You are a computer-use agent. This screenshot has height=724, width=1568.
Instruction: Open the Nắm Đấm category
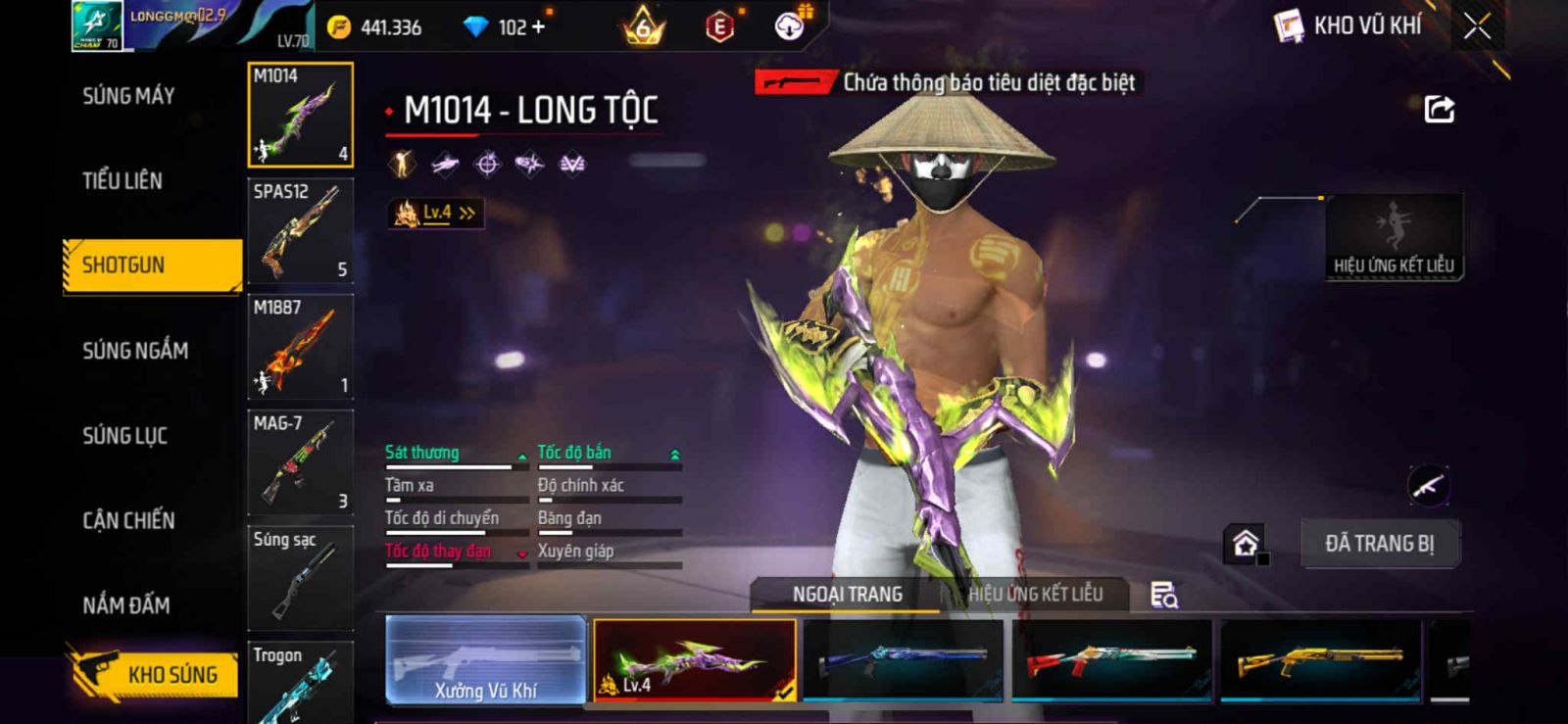[126, 605]
